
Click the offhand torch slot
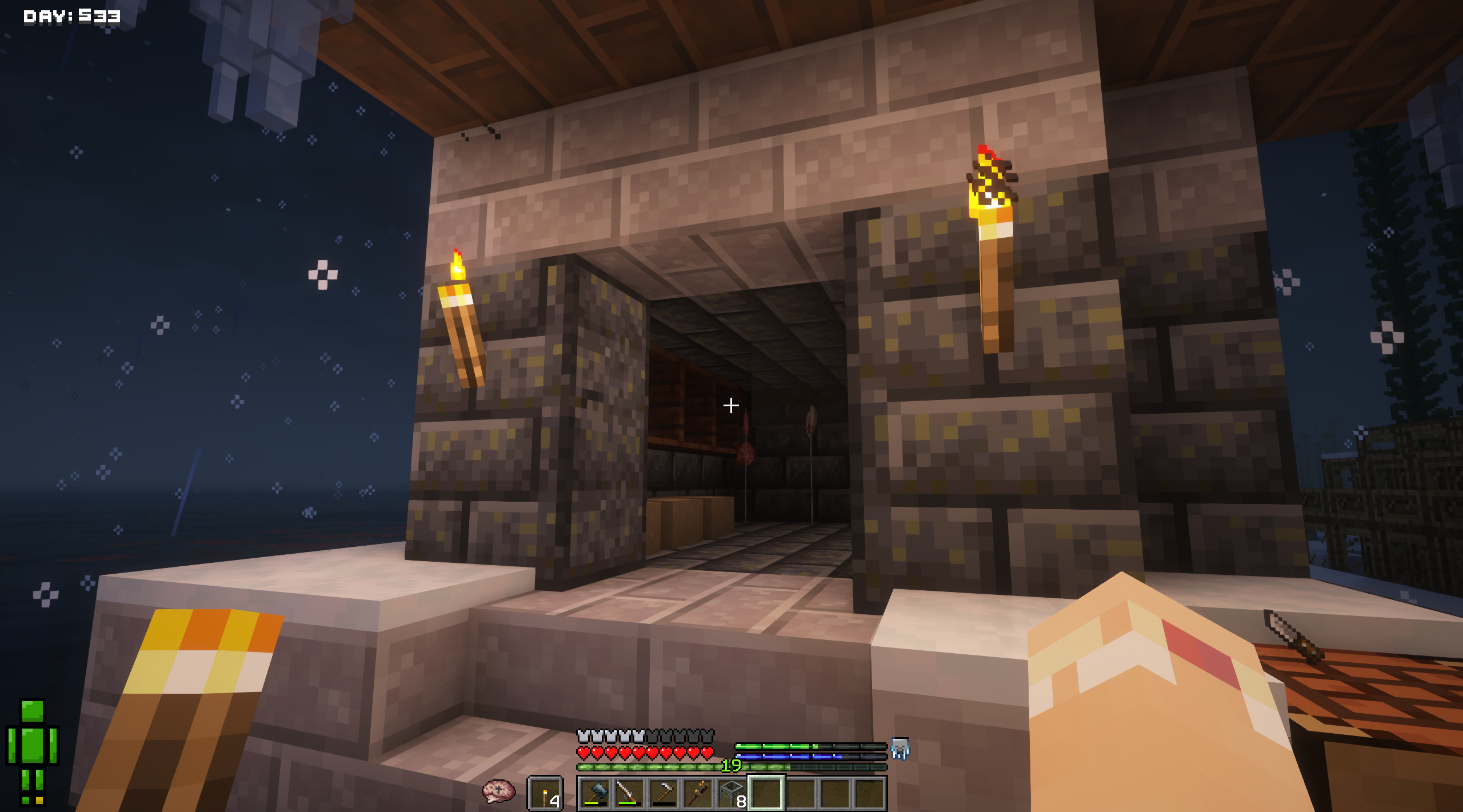click(x=546, y=794)
